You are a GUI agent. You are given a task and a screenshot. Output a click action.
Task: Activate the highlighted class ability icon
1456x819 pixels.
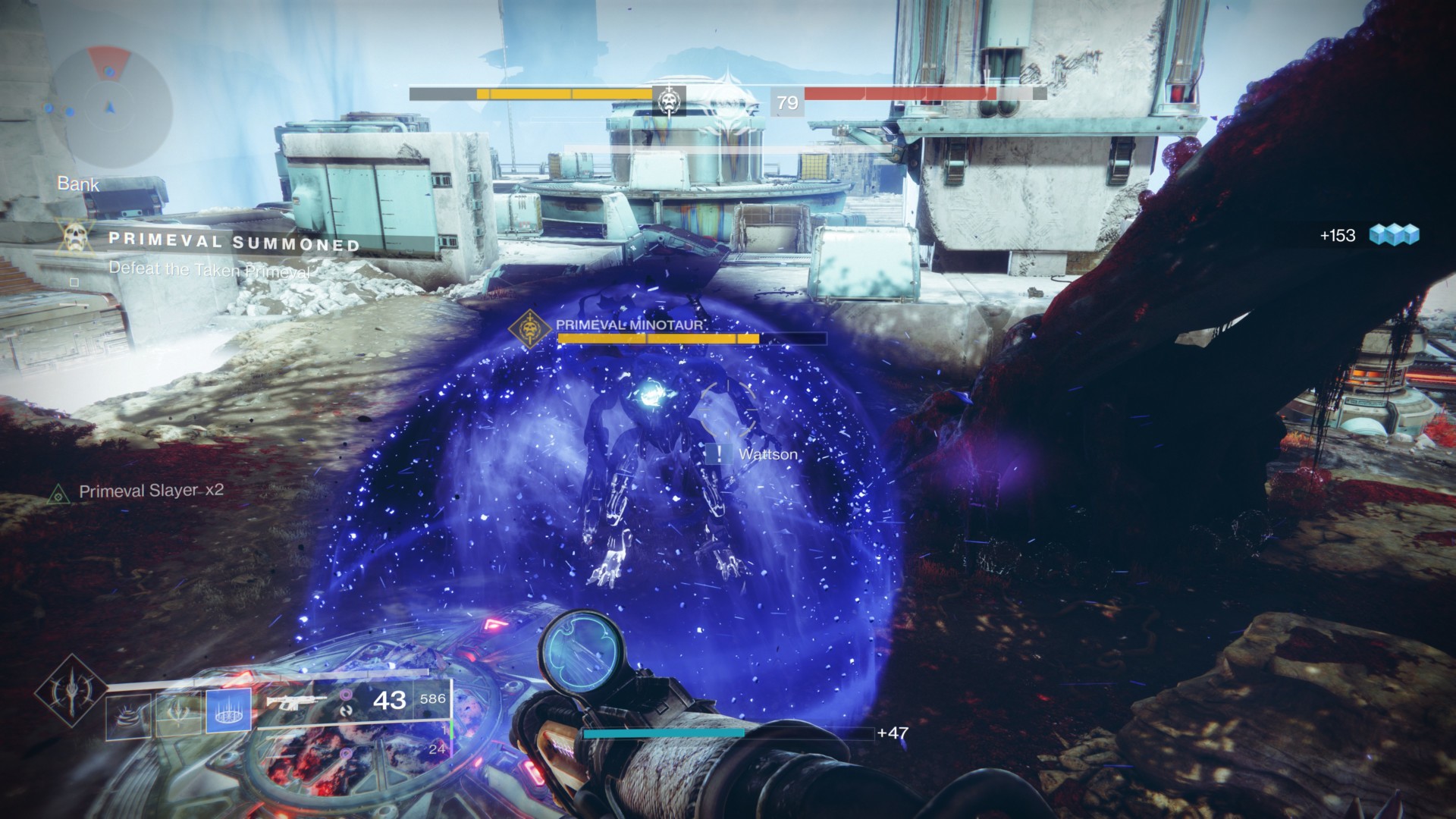tap(228, 714)
